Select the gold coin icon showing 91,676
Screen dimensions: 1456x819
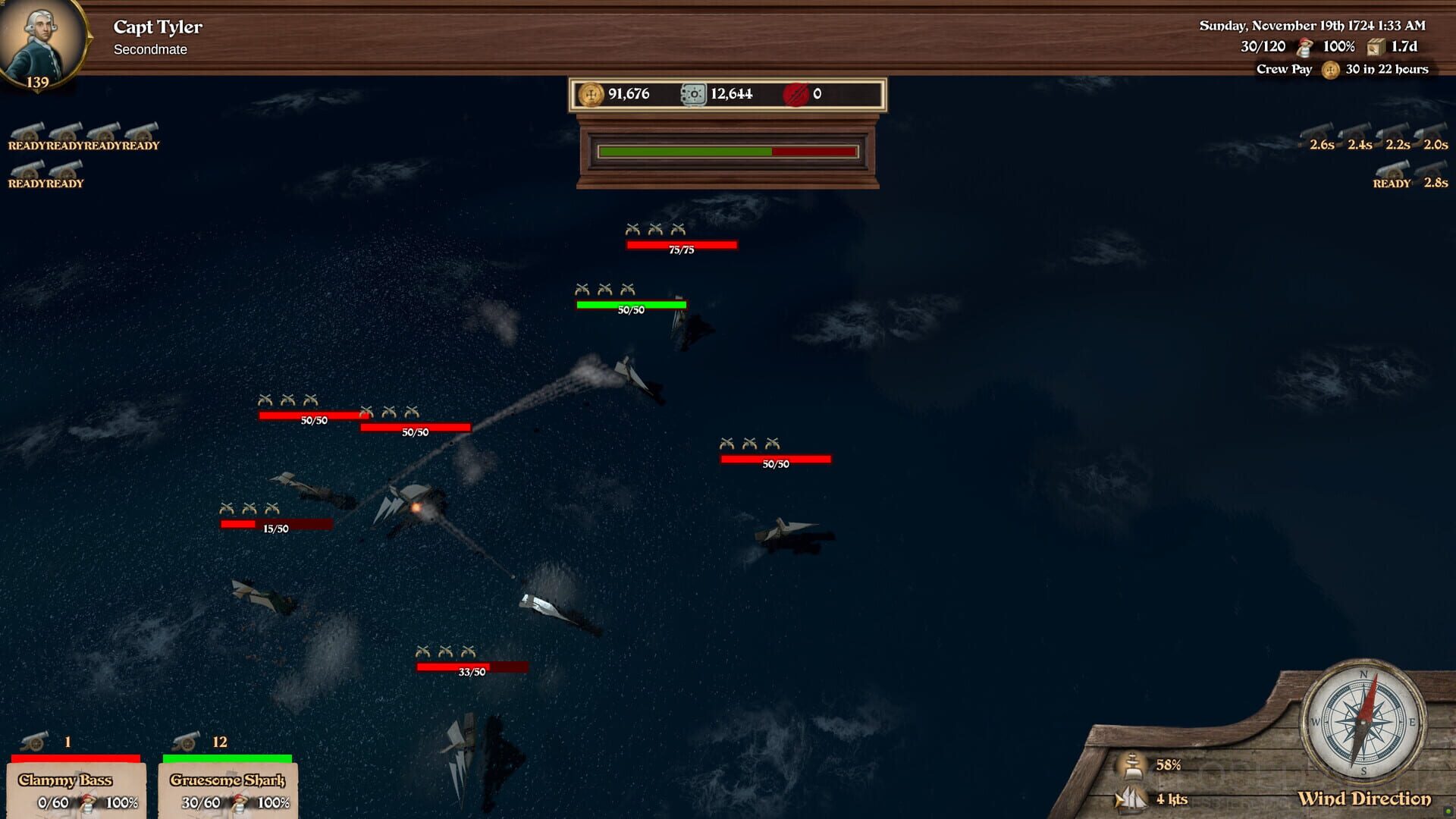pos(591,94)
